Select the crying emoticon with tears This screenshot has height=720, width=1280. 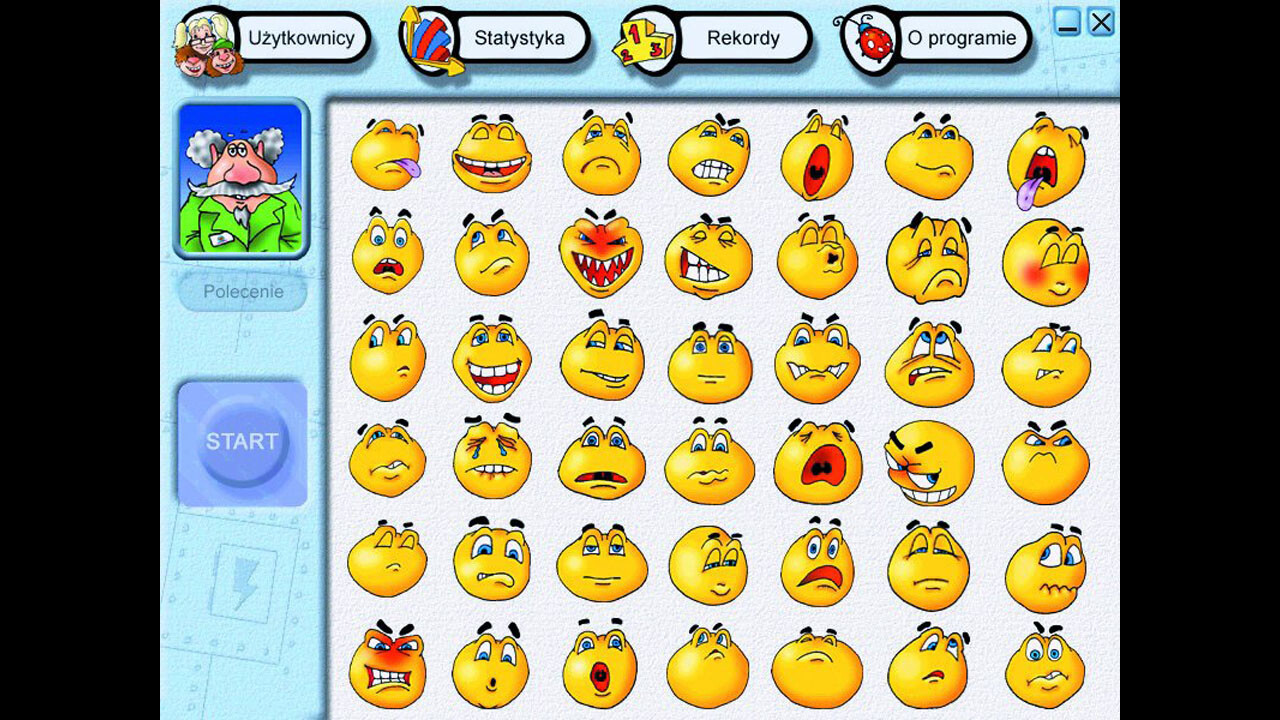point(494,460)
